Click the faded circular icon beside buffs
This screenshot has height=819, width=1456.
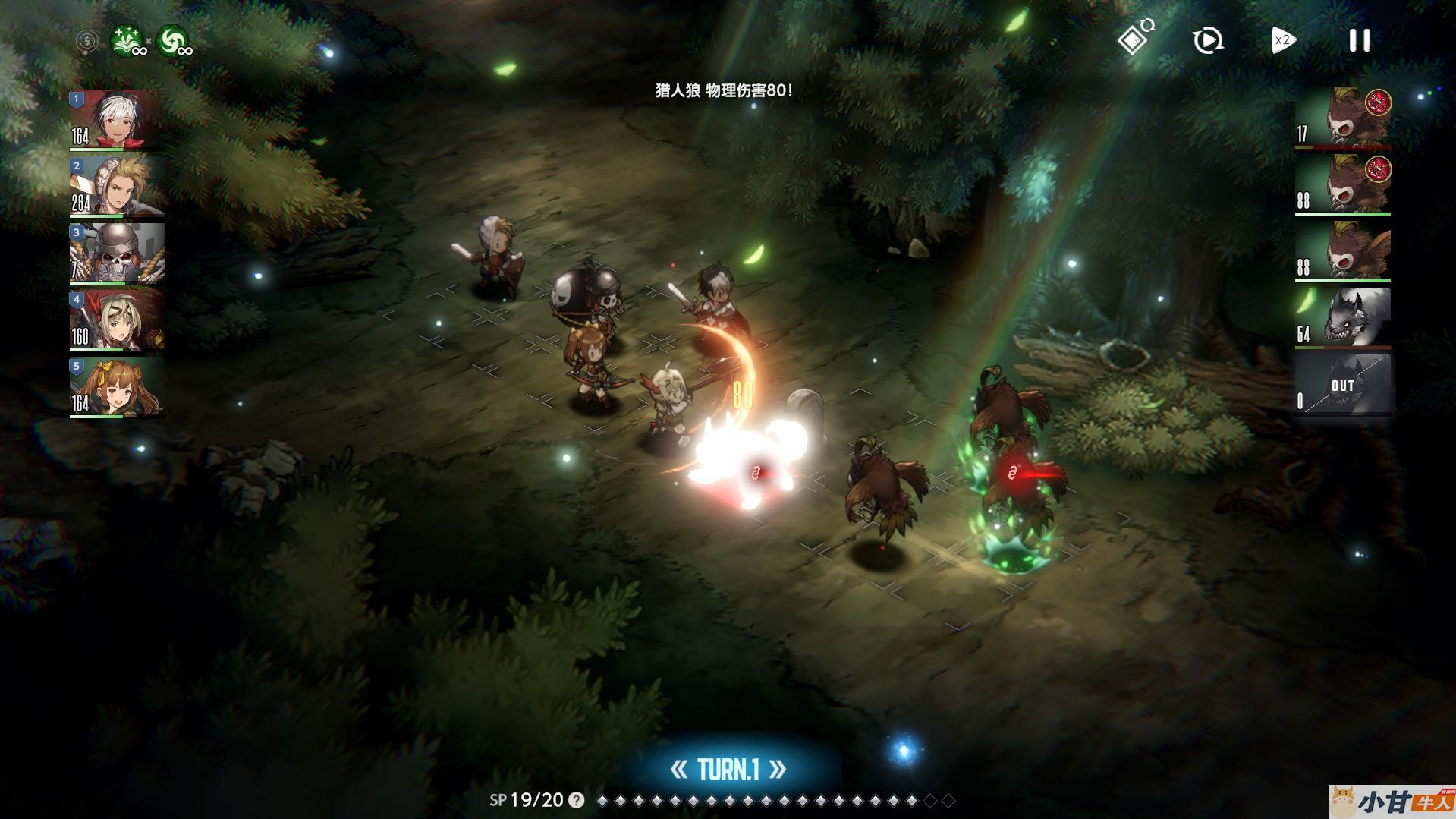pos(87,41)
